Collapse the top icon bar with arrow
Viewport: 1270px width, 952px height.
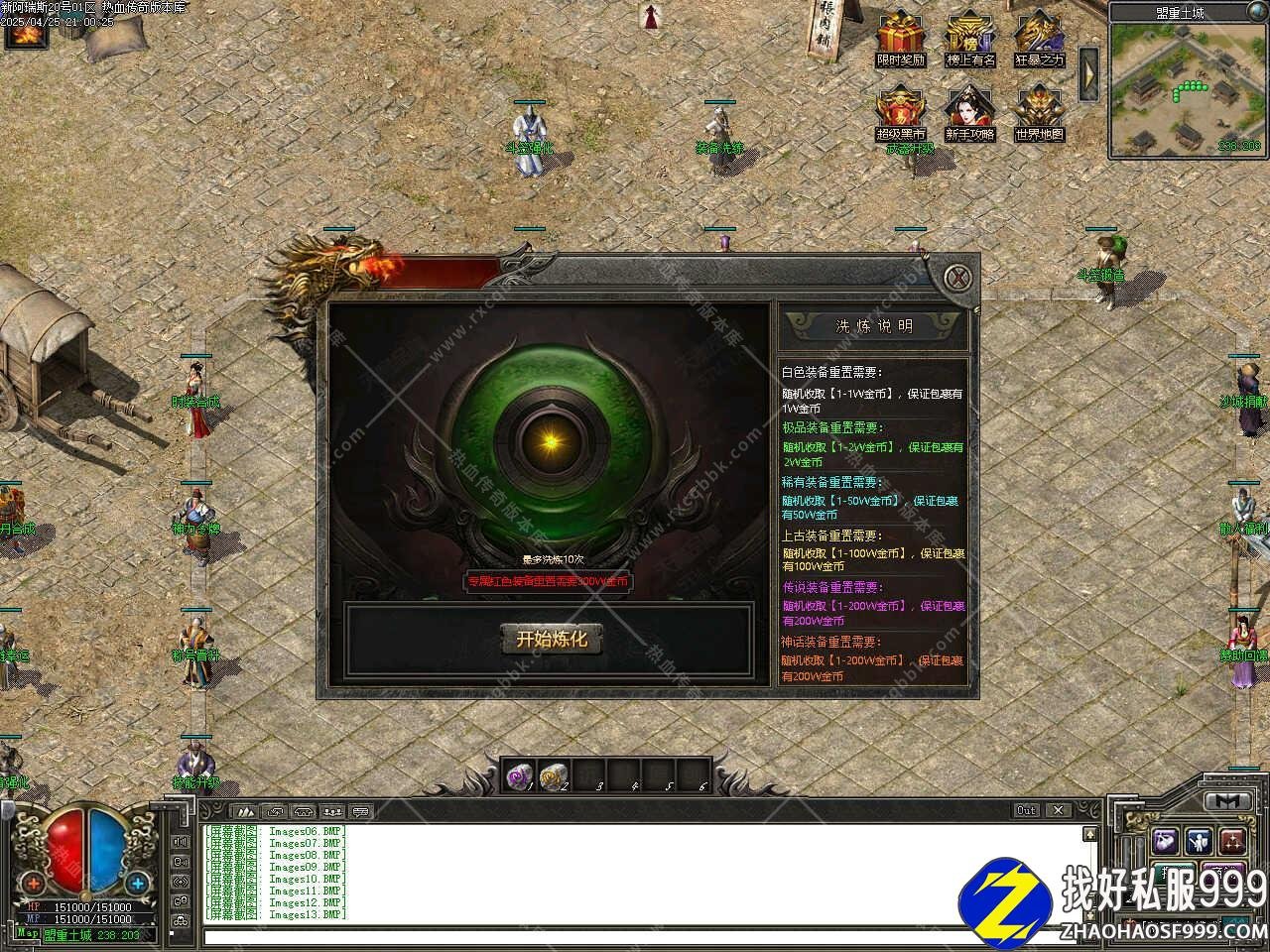point(1088,73)
